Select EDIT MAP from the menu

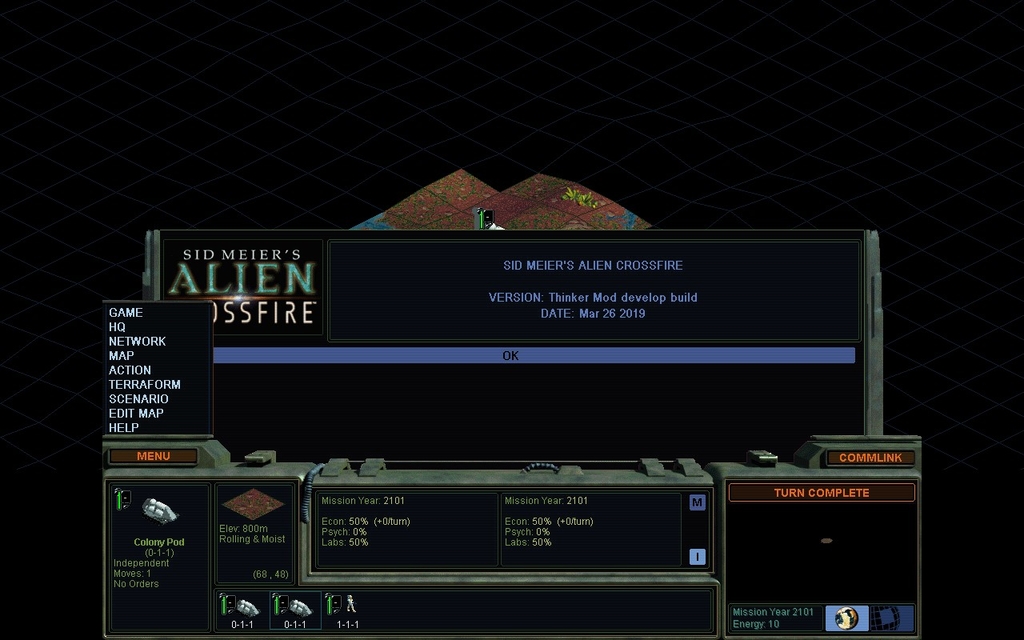(136, 413)
